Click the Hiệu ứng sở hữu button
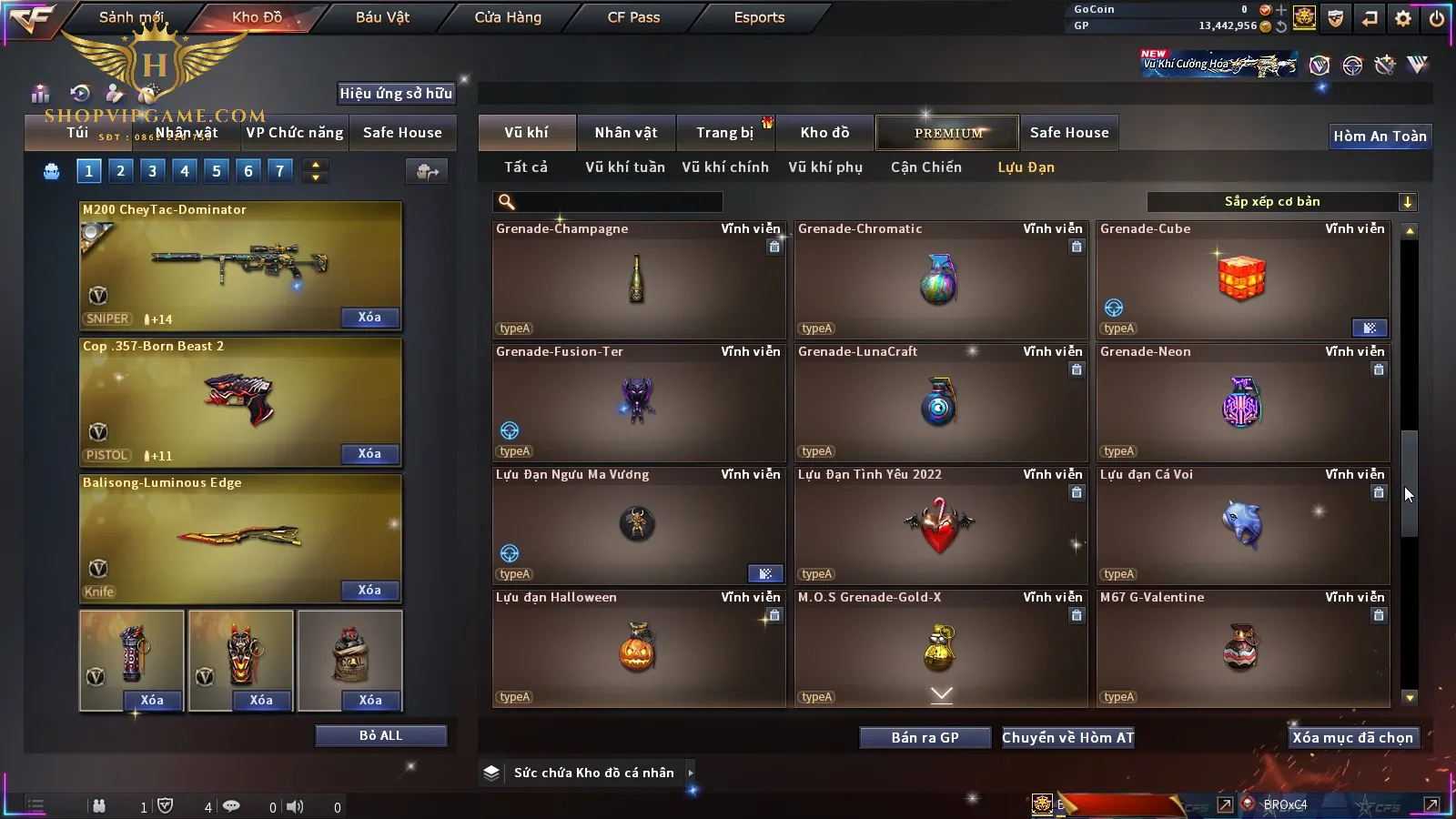Viewport: 1456px width, 819px height. coord(396,94)
